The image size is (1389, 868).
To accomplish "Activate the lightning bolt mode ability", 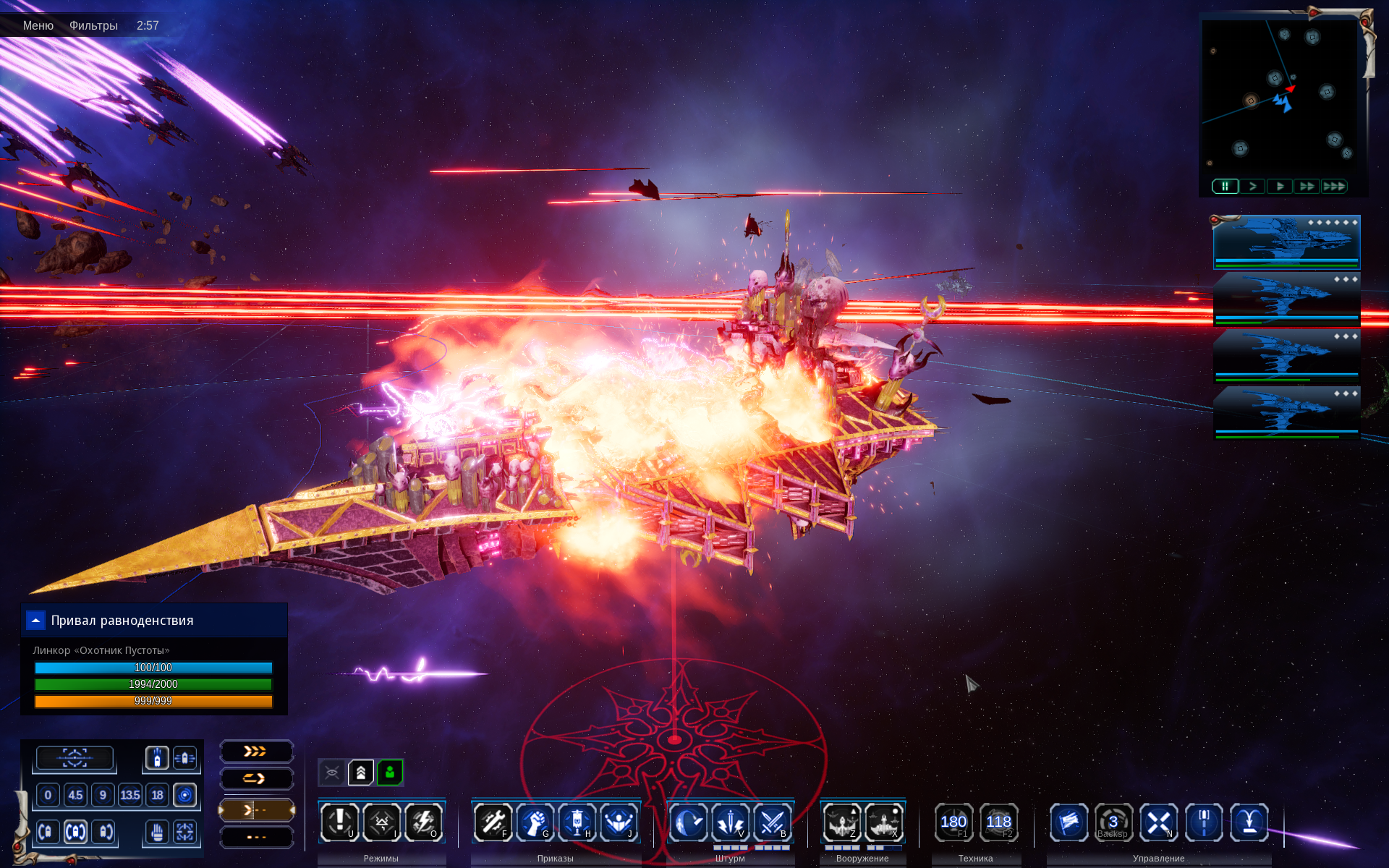I will pyautogui.click(x=423, y=822).
